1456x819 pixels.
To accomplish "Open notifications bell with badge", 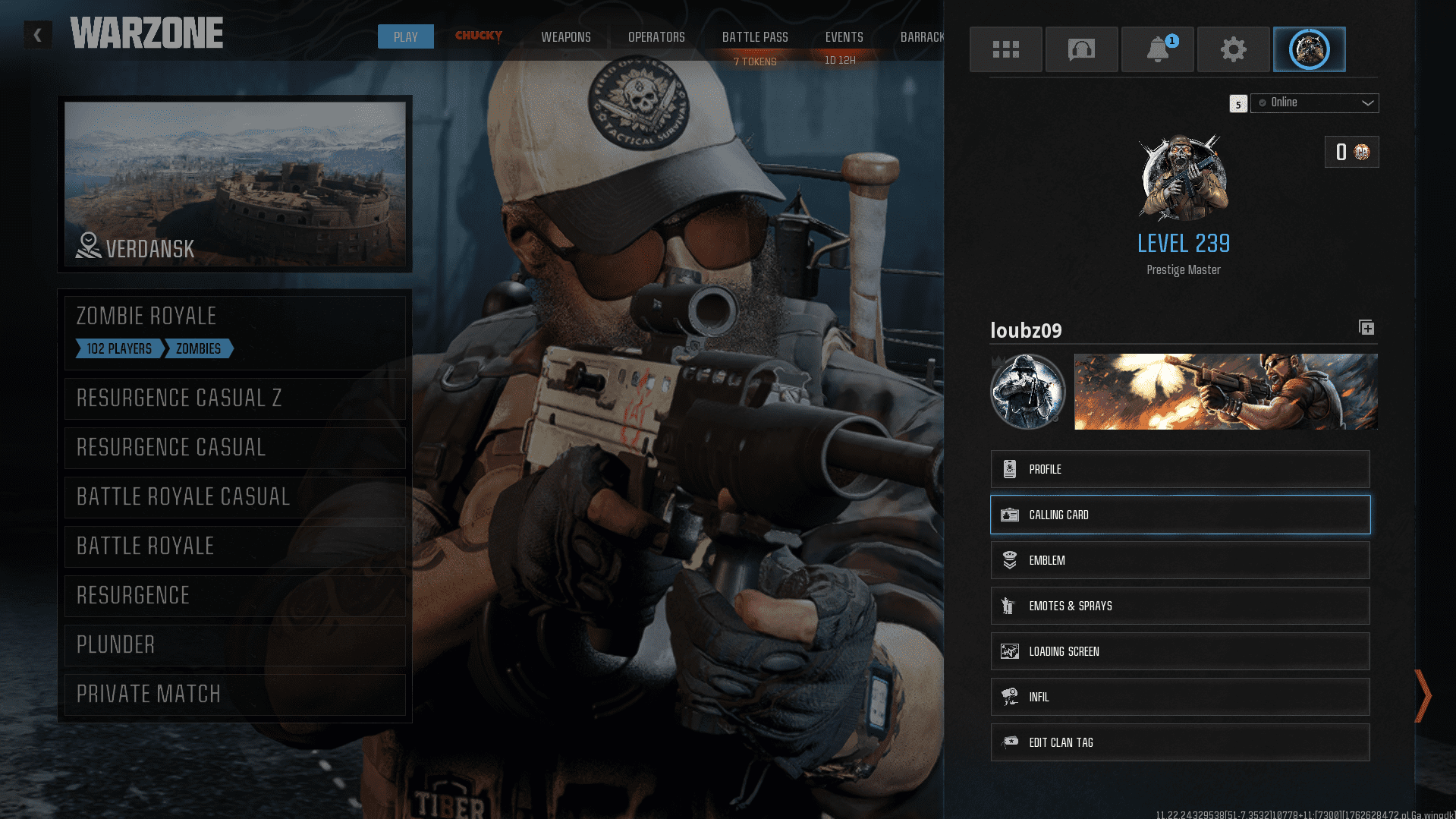I will pos(1157,49).
